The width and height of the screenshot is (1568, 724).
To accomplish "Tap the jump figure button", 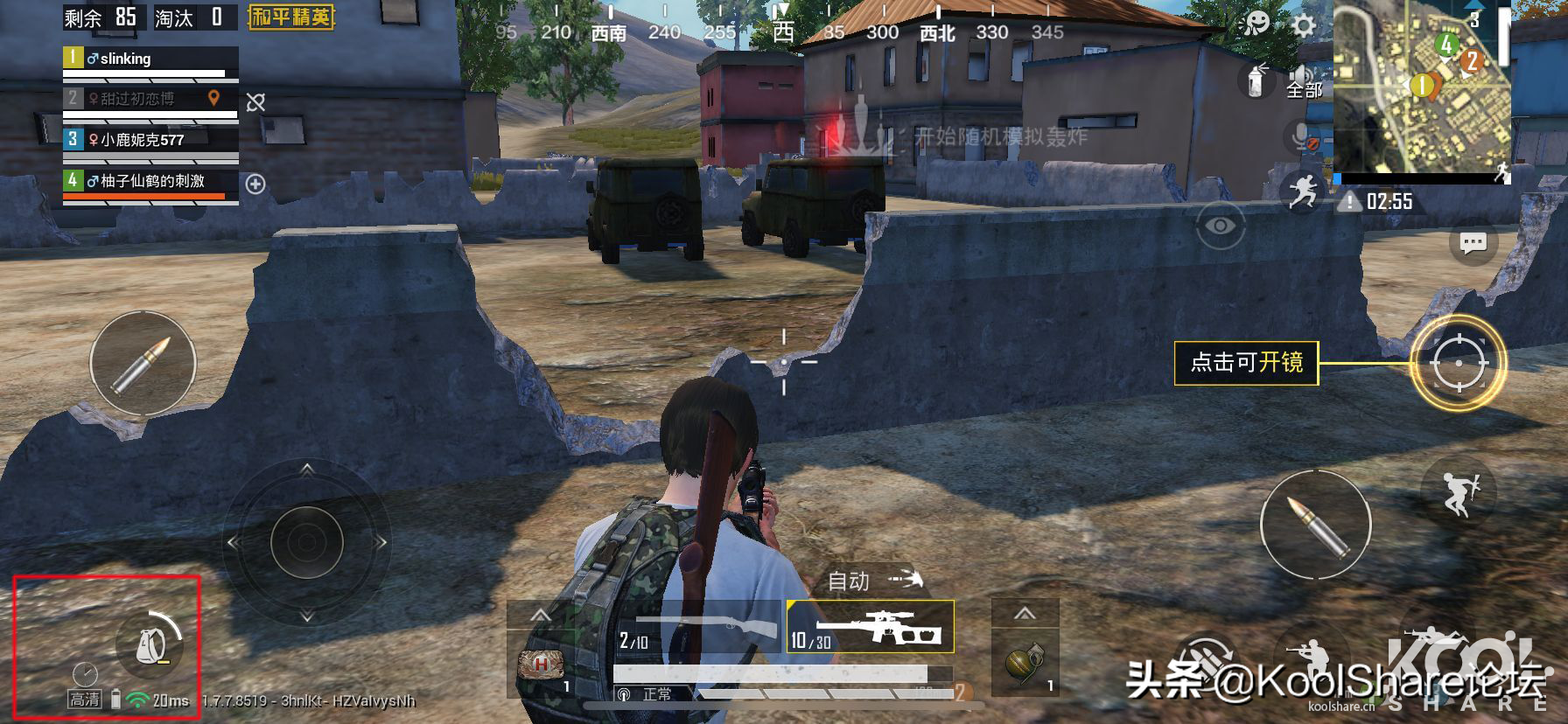I will pyautogui.click(x=1459, y=491).
